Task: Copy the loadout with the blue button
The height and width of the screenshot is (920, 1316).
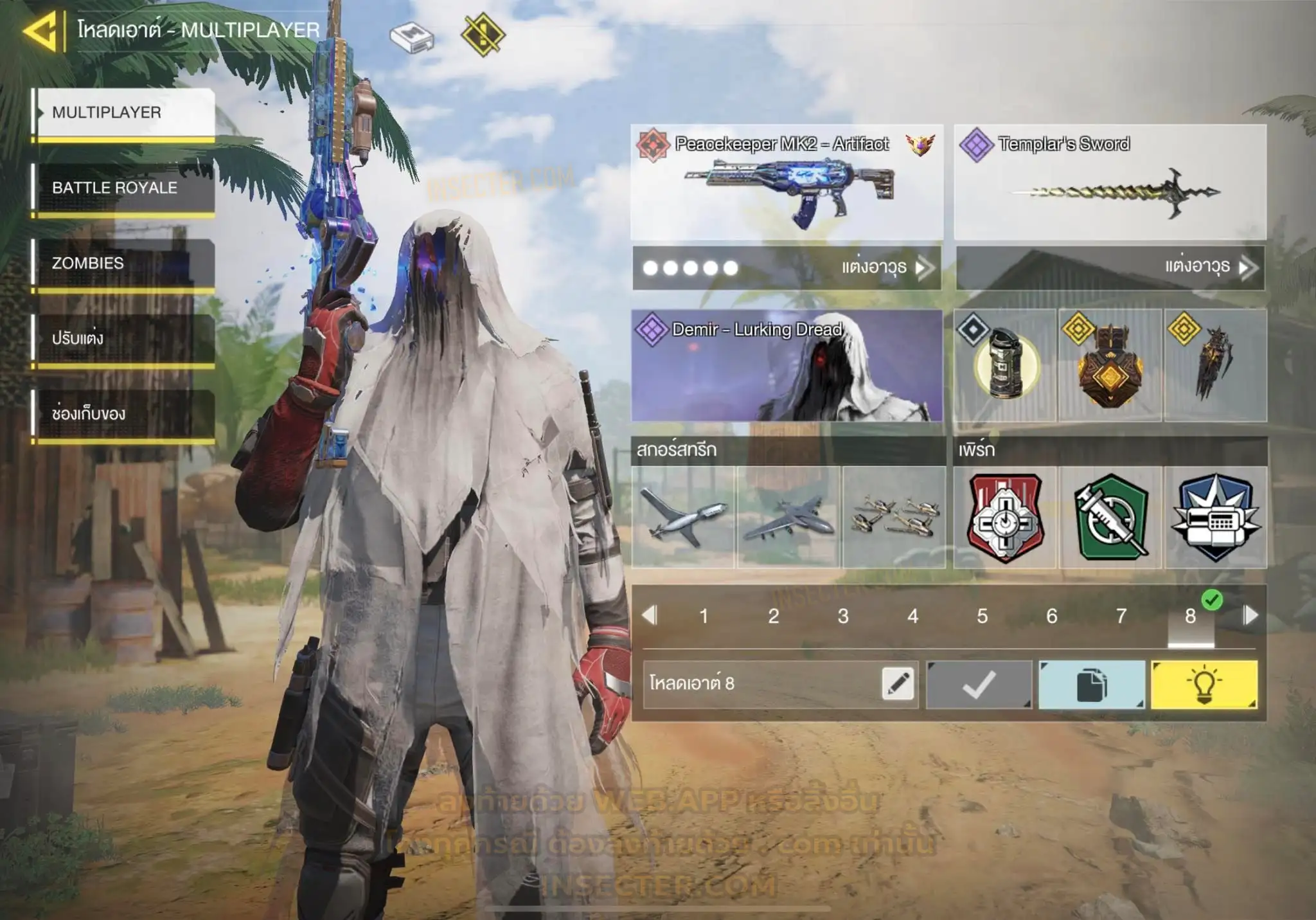Action: [x=1091, y=685]
